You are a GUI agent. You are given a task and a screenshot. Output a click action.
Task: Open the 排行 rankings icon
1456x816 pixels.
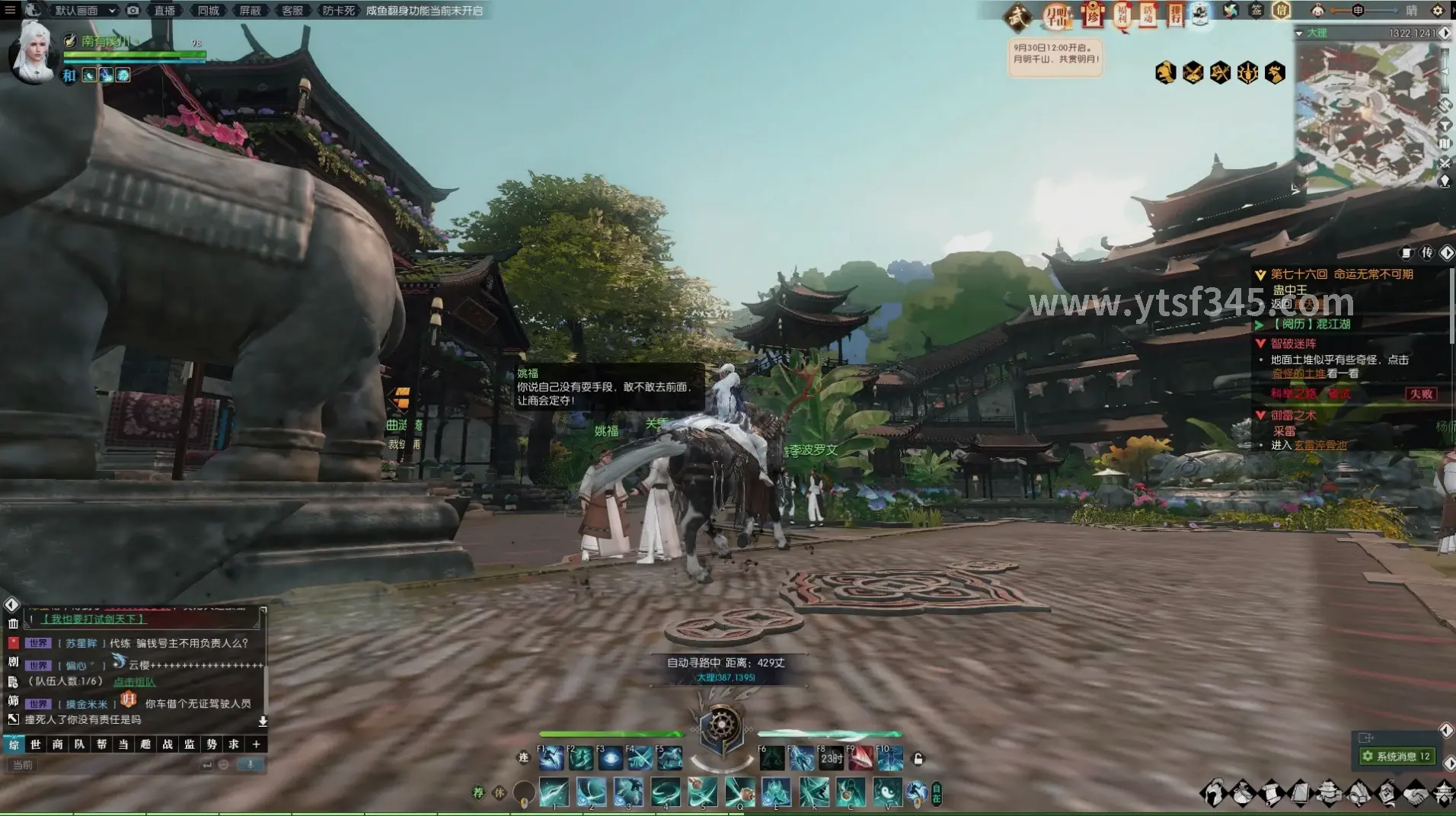(1177, 15)
